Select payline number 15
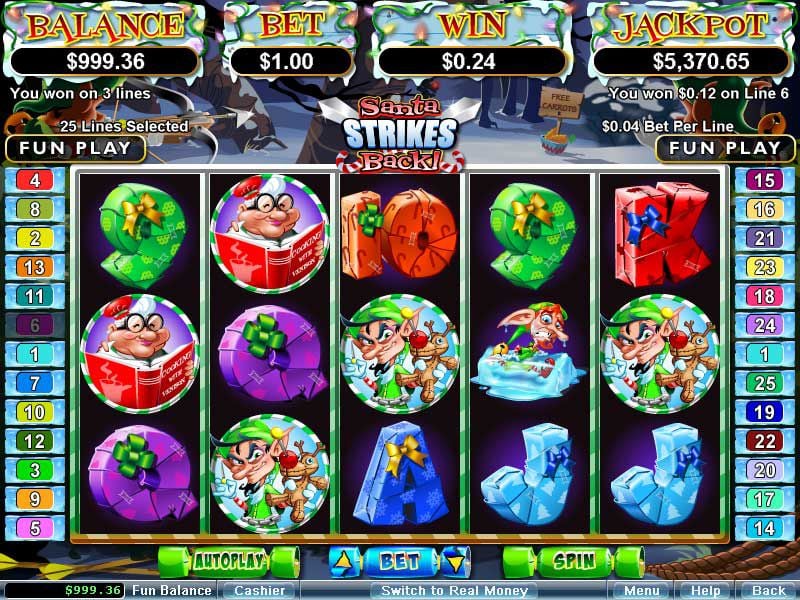The height and width of the screenshot is (600, 800). [x=764, y=181]
